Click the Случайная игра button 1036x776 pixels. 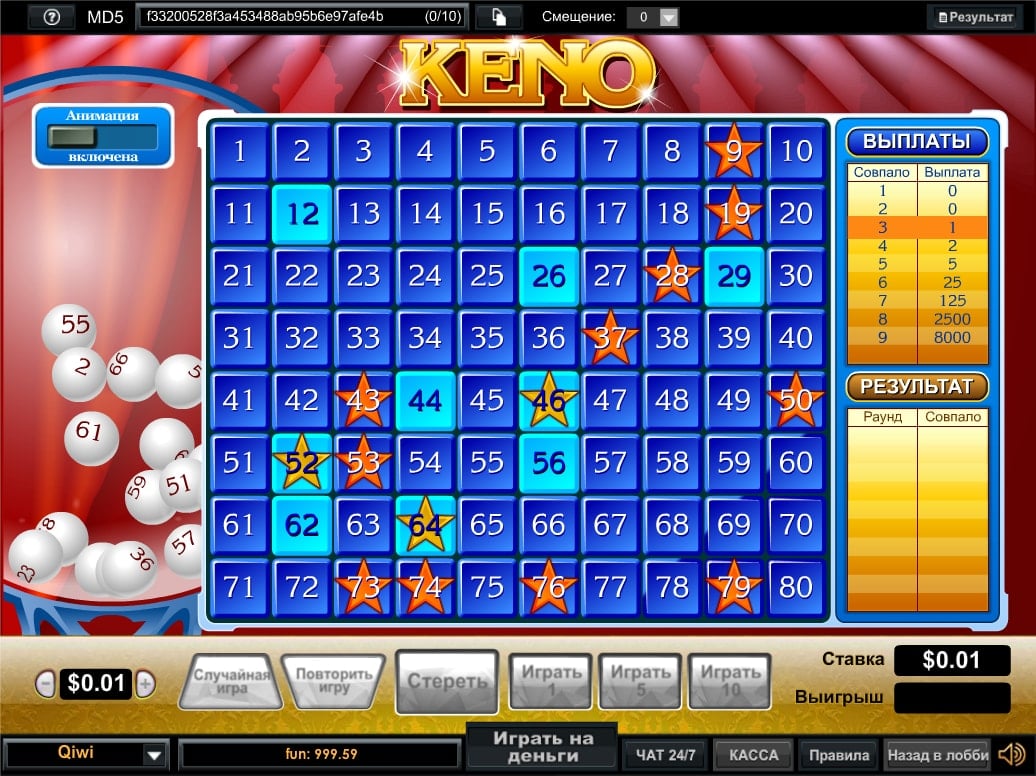[232, 681]
